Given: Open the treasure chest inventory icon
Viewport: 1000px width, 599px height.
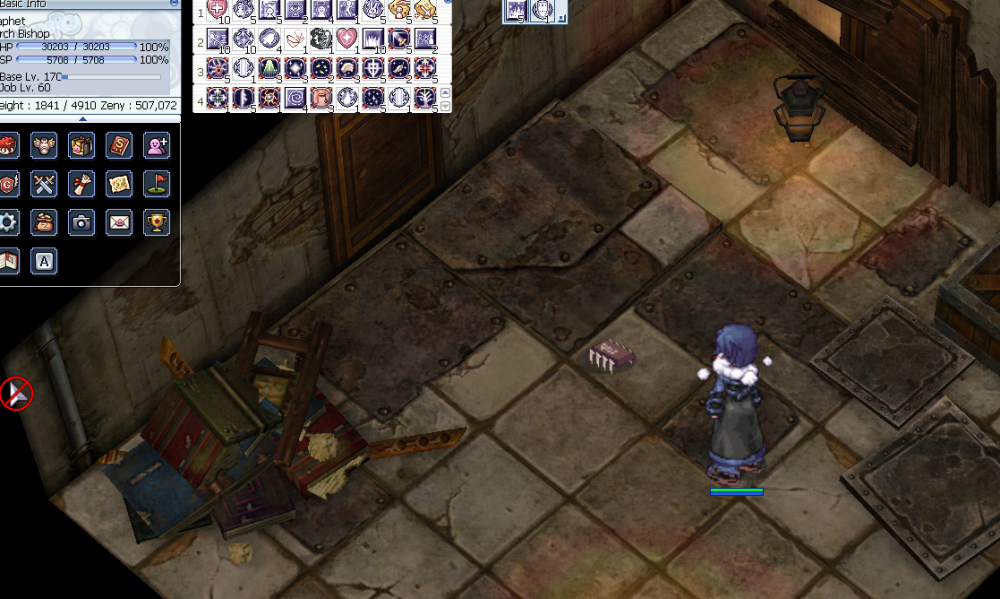Looking at the screenshot, I should tap(81, 146).
